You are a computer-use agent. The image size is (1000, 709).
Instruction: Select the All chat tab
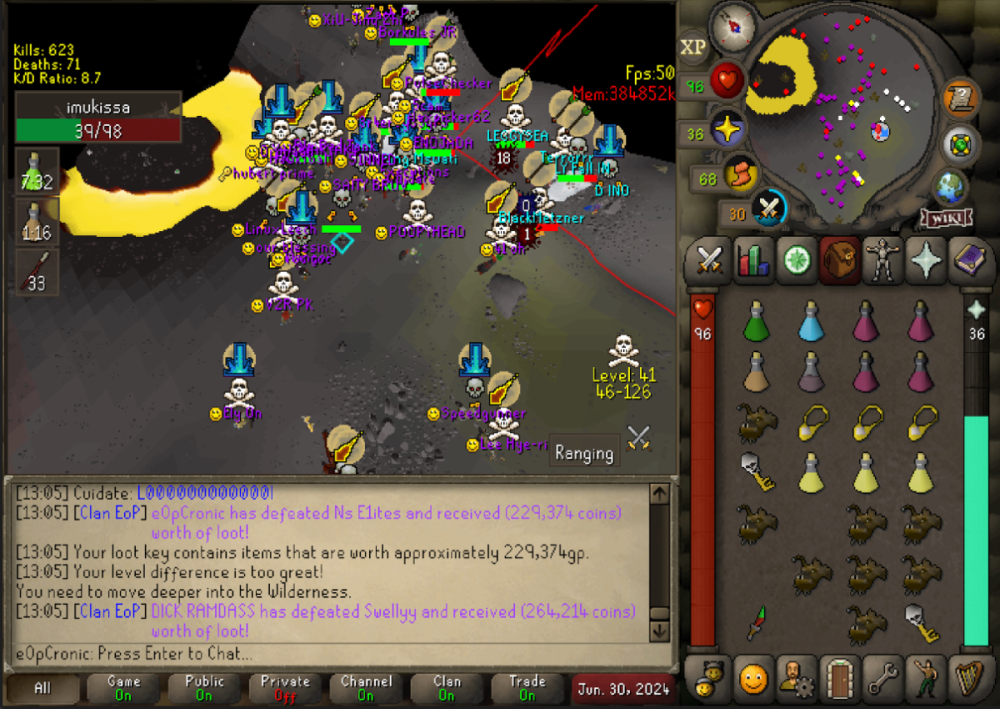coord(43,688)
